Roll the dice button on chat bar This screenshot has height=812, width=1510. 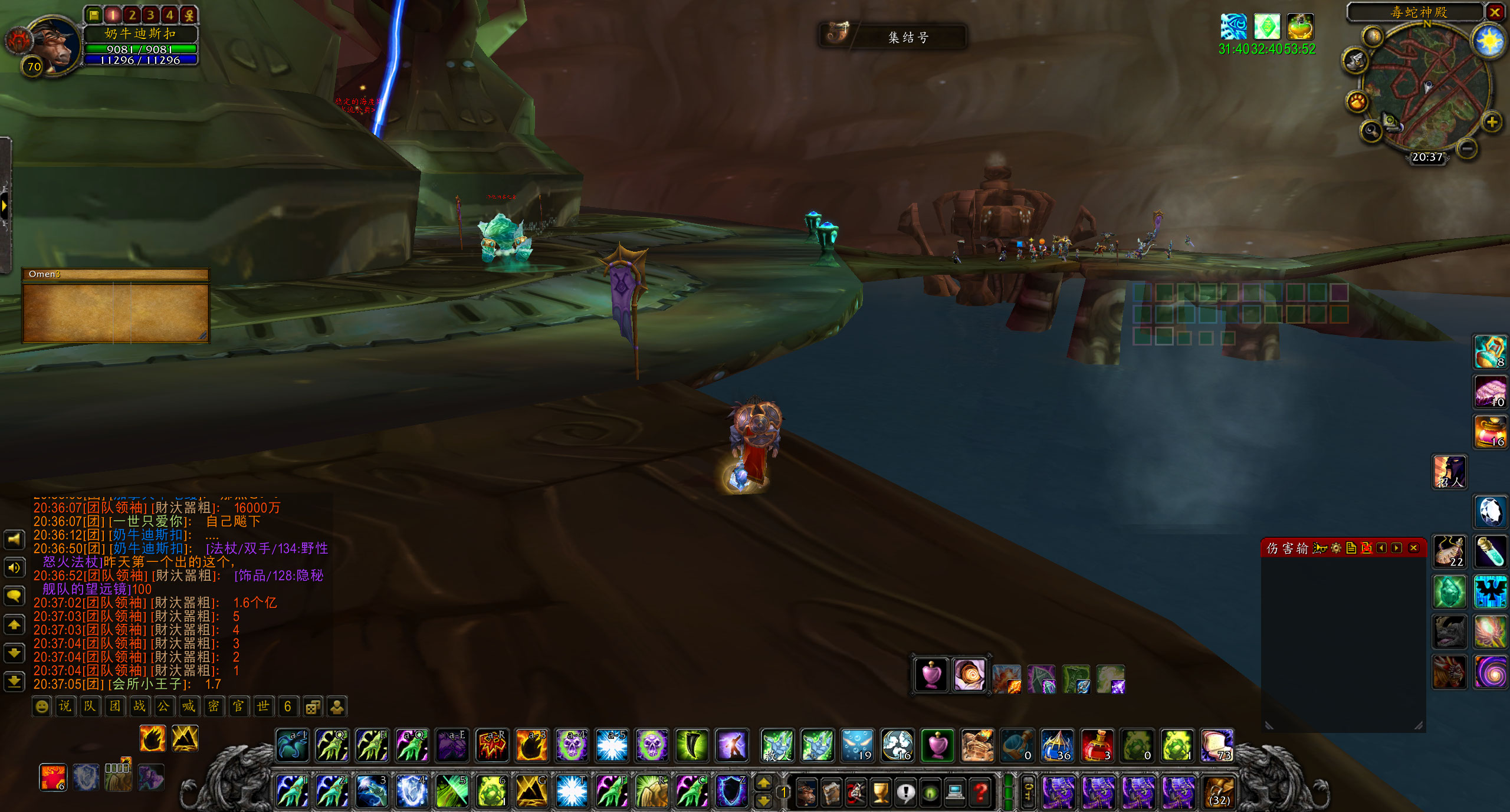pos(313,706)
